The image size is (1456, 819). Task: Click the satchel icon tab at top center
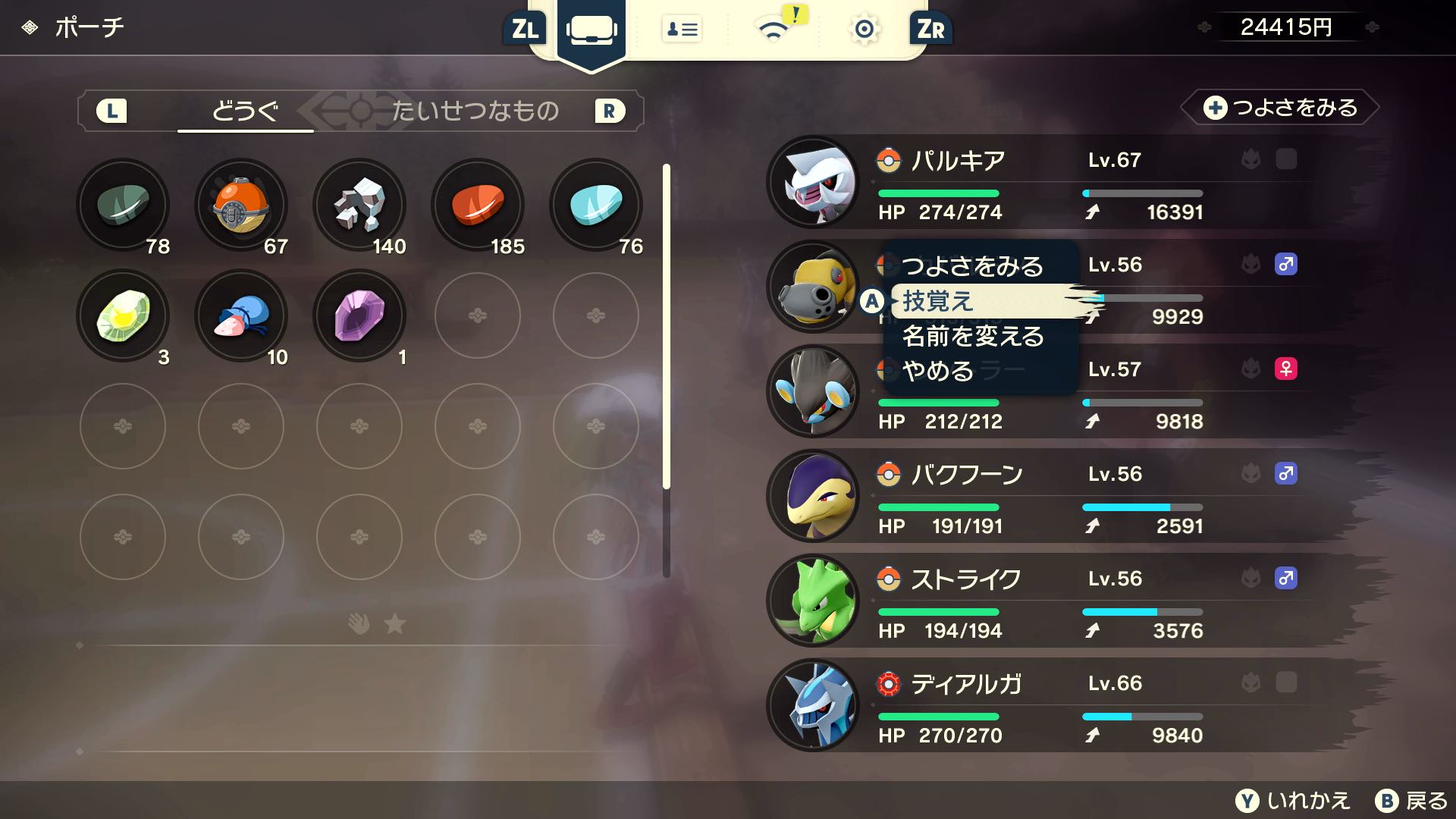point(591,29)
